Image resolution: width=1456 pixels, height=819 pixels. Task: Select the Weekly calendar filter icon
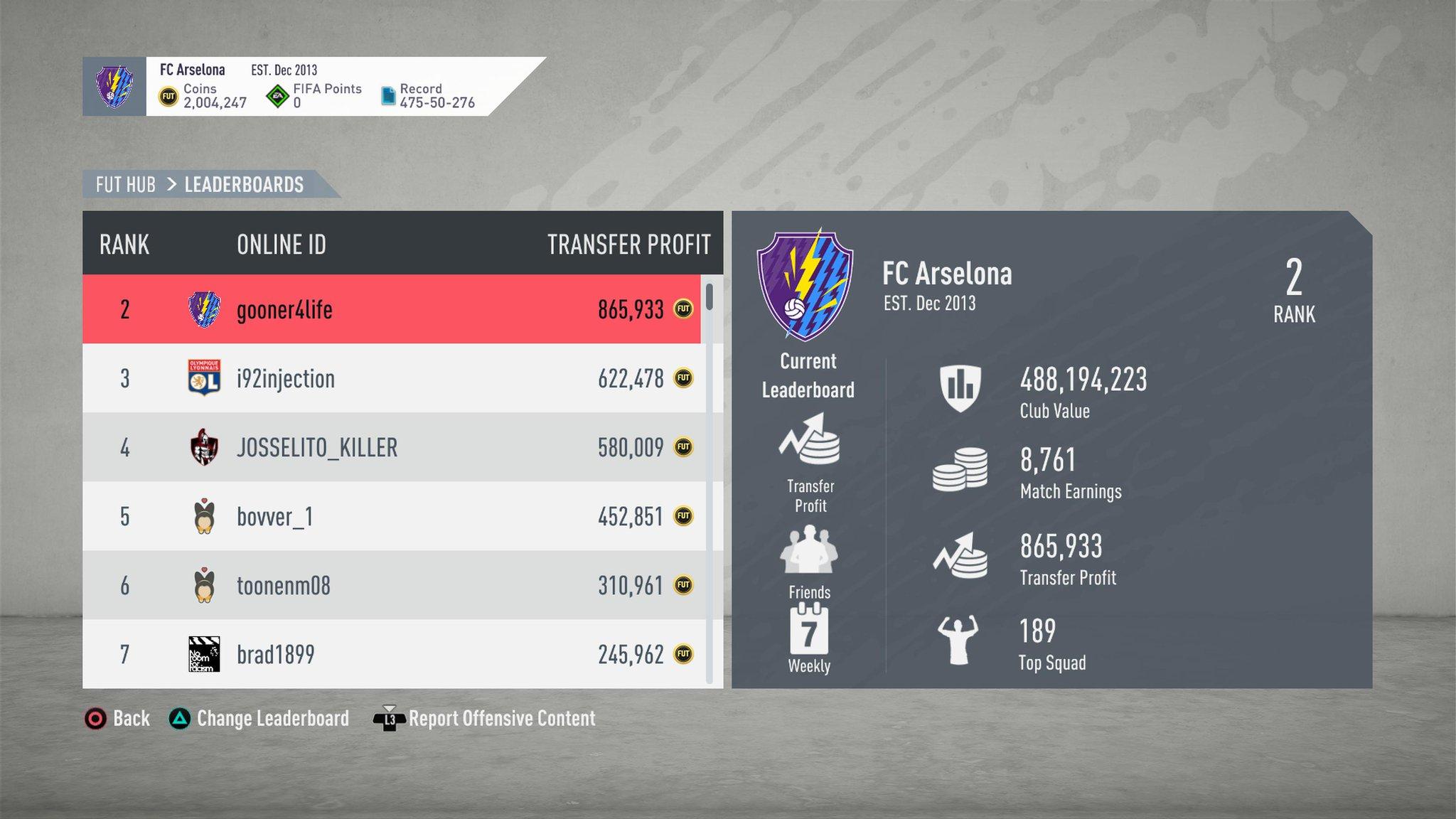pos(809,630)
